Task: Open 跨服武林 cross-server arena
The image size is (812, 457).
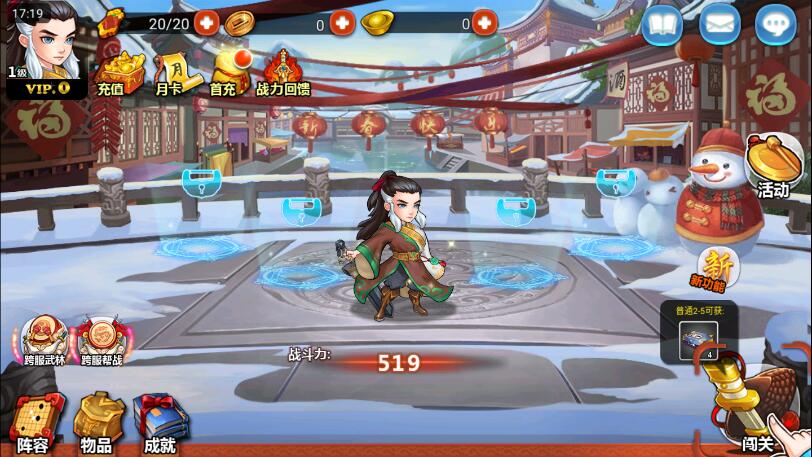Action: coord(45,342)
